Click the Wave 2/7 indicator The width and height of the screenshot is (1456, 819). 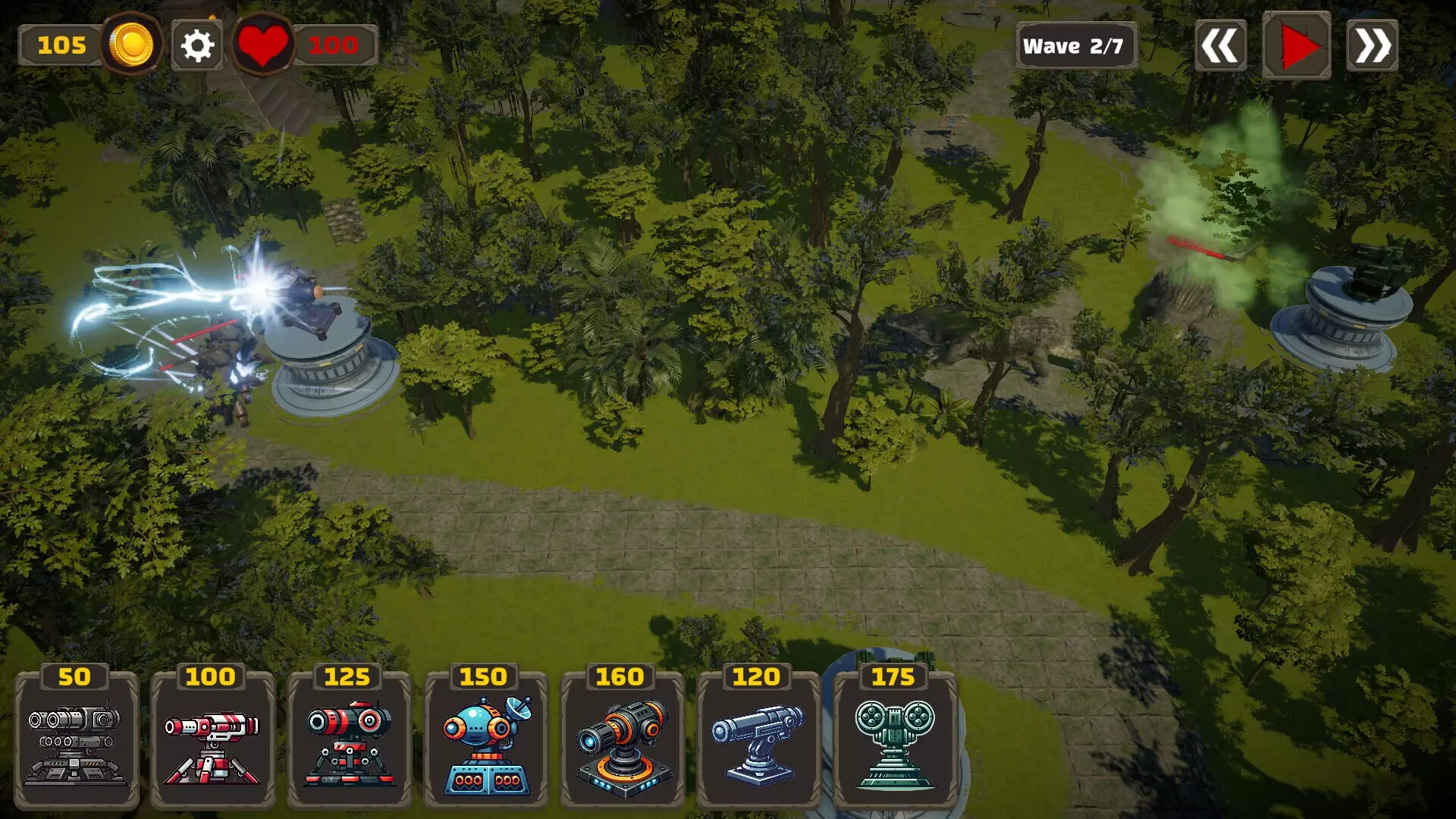coord(1076,45)
